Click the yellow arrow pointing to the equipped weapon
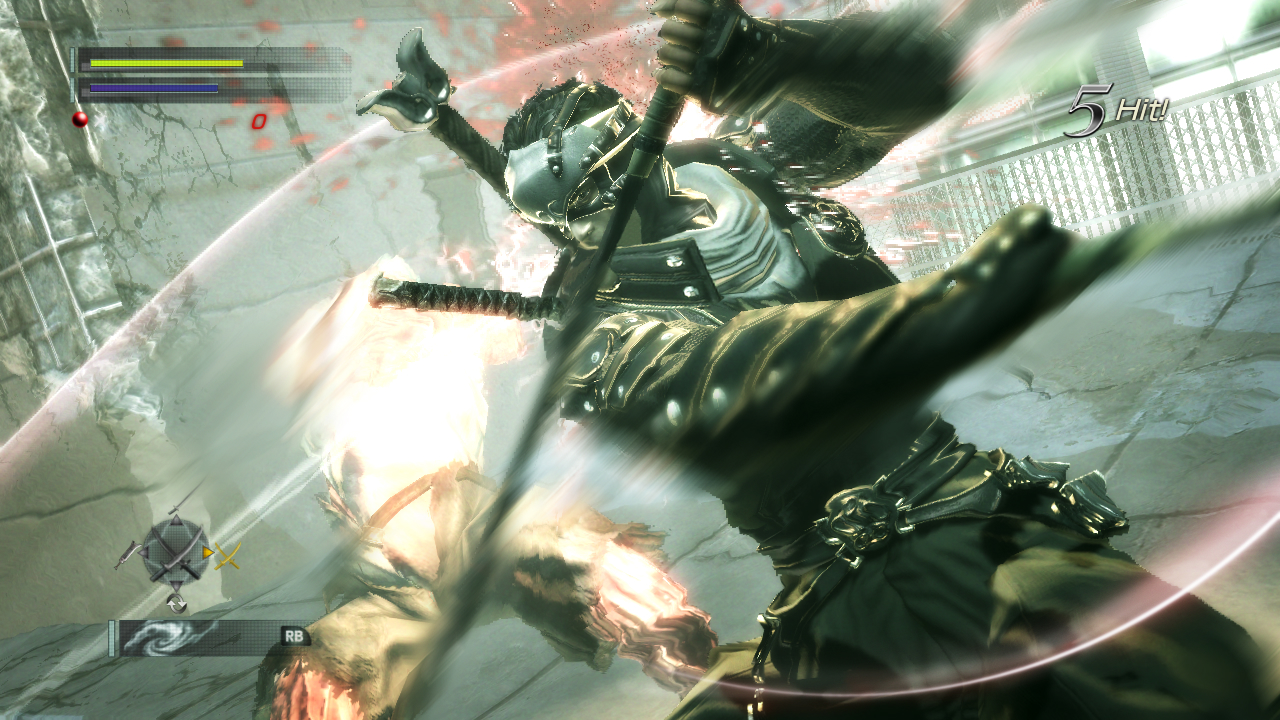This screenshot has width=1280, height=720. click(208, 552)
